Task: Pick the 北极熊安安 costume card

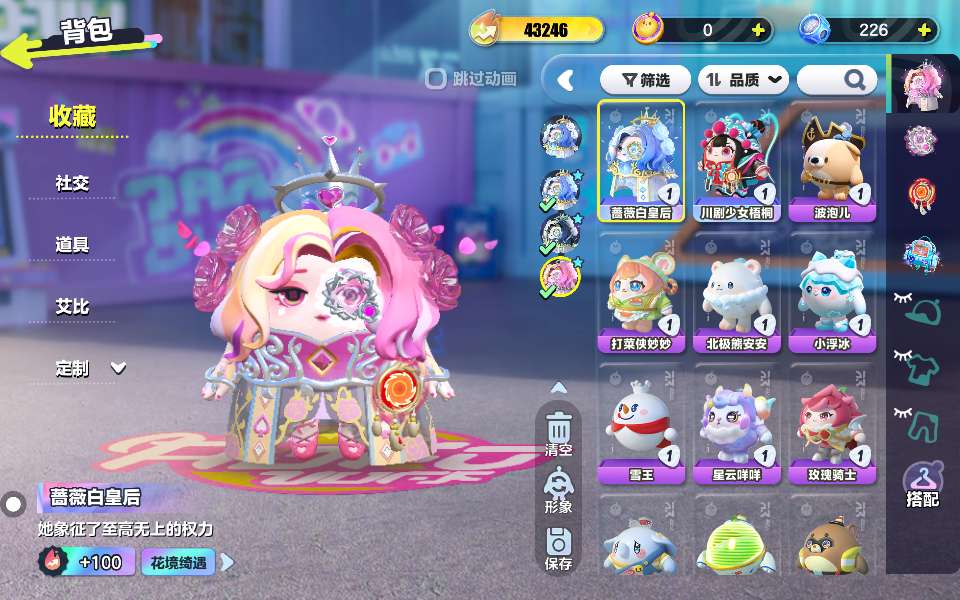Action: click(737, 292)
